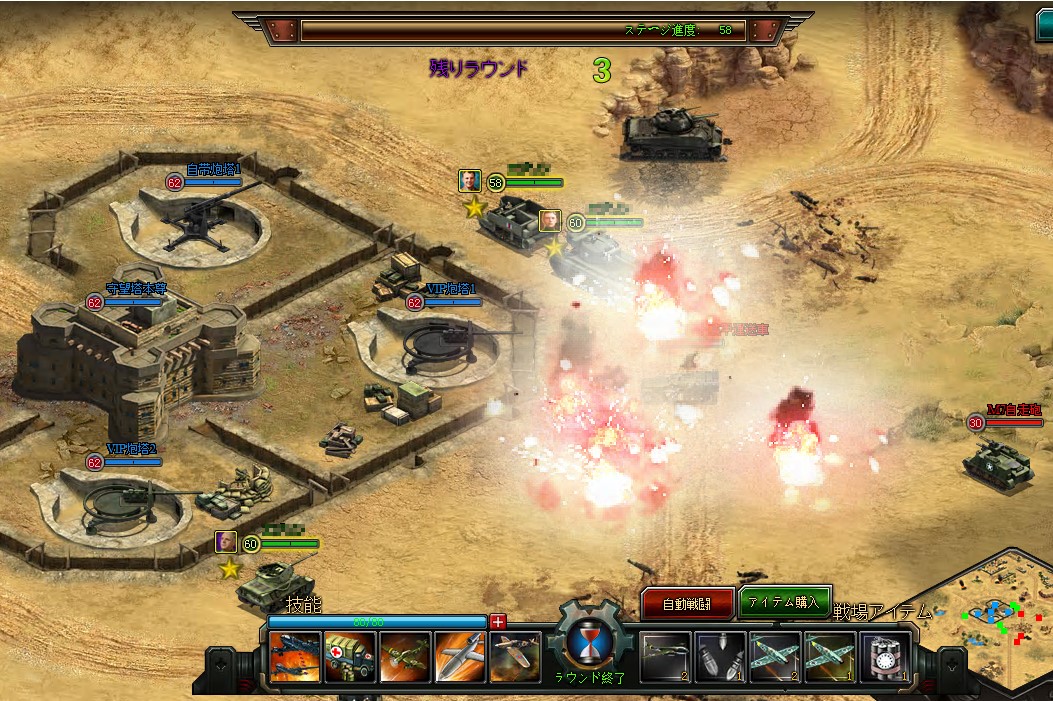Use the red cross ambulance truck skill
The height and width of the screenshot is (701, 1053).
[x=350, y=657]
